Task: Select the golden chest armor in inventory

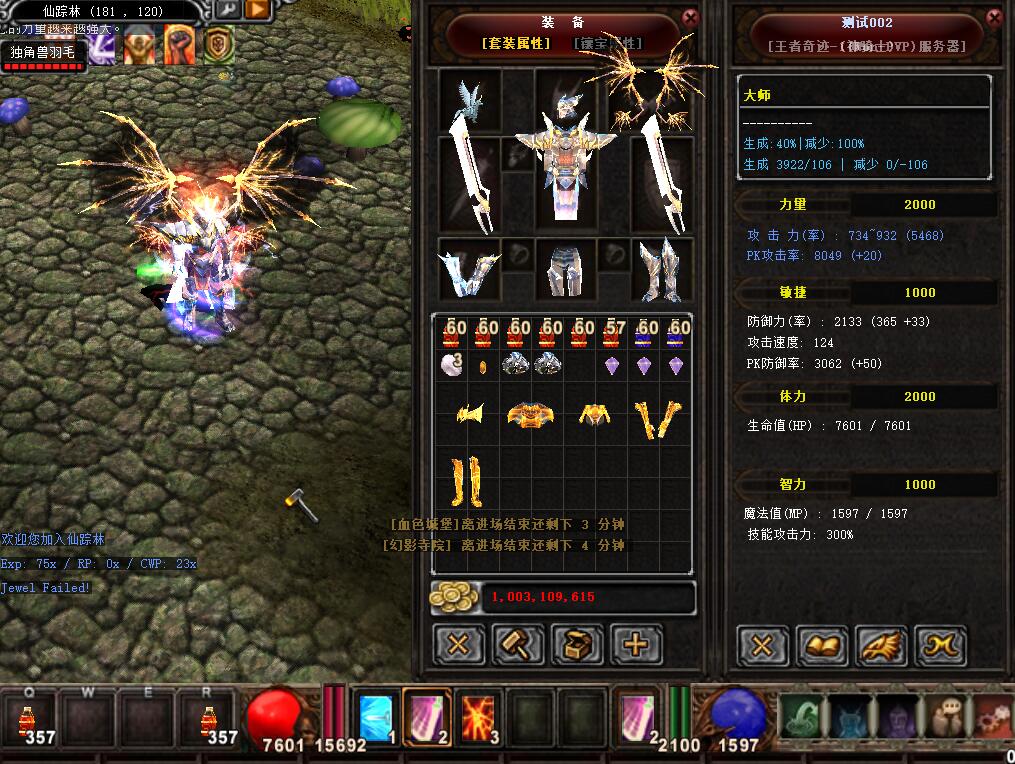Action: click(531, 414)
